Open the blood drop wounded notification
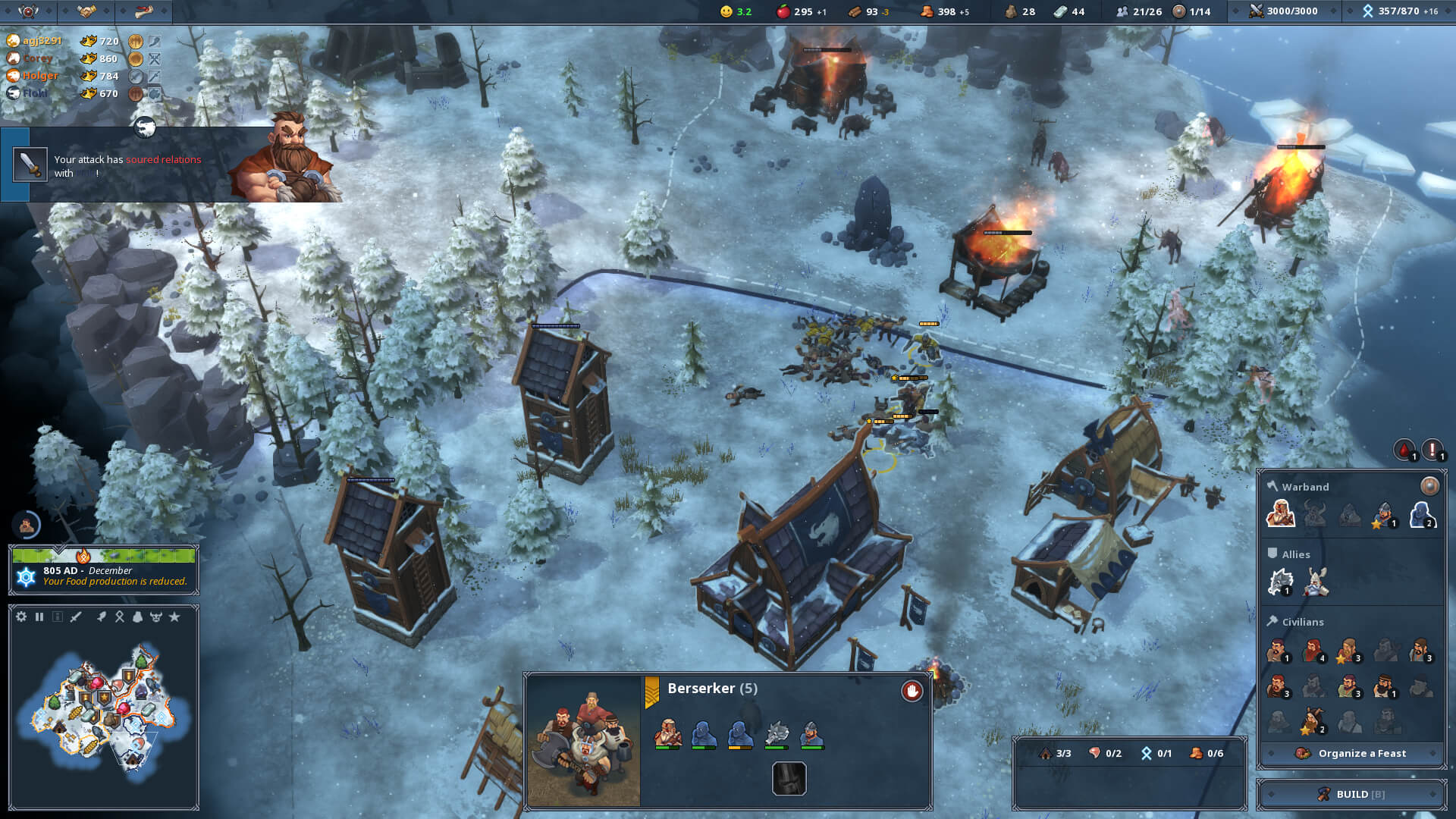This screenshot has height=819, width=1456. (x=1404, y=450)
